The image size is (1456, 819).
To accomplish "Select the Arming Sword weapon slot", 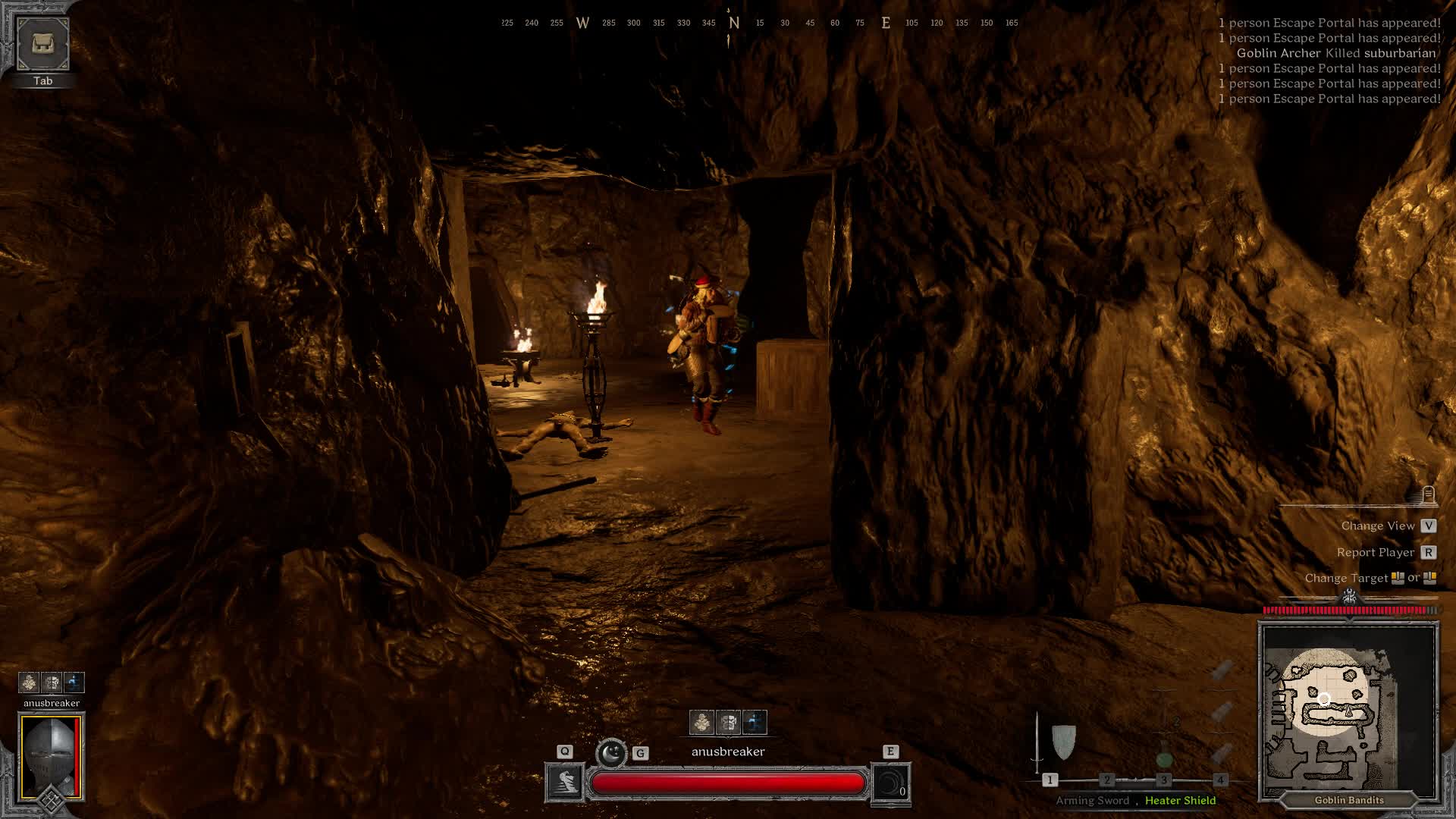I will [x=1037, y=745].
